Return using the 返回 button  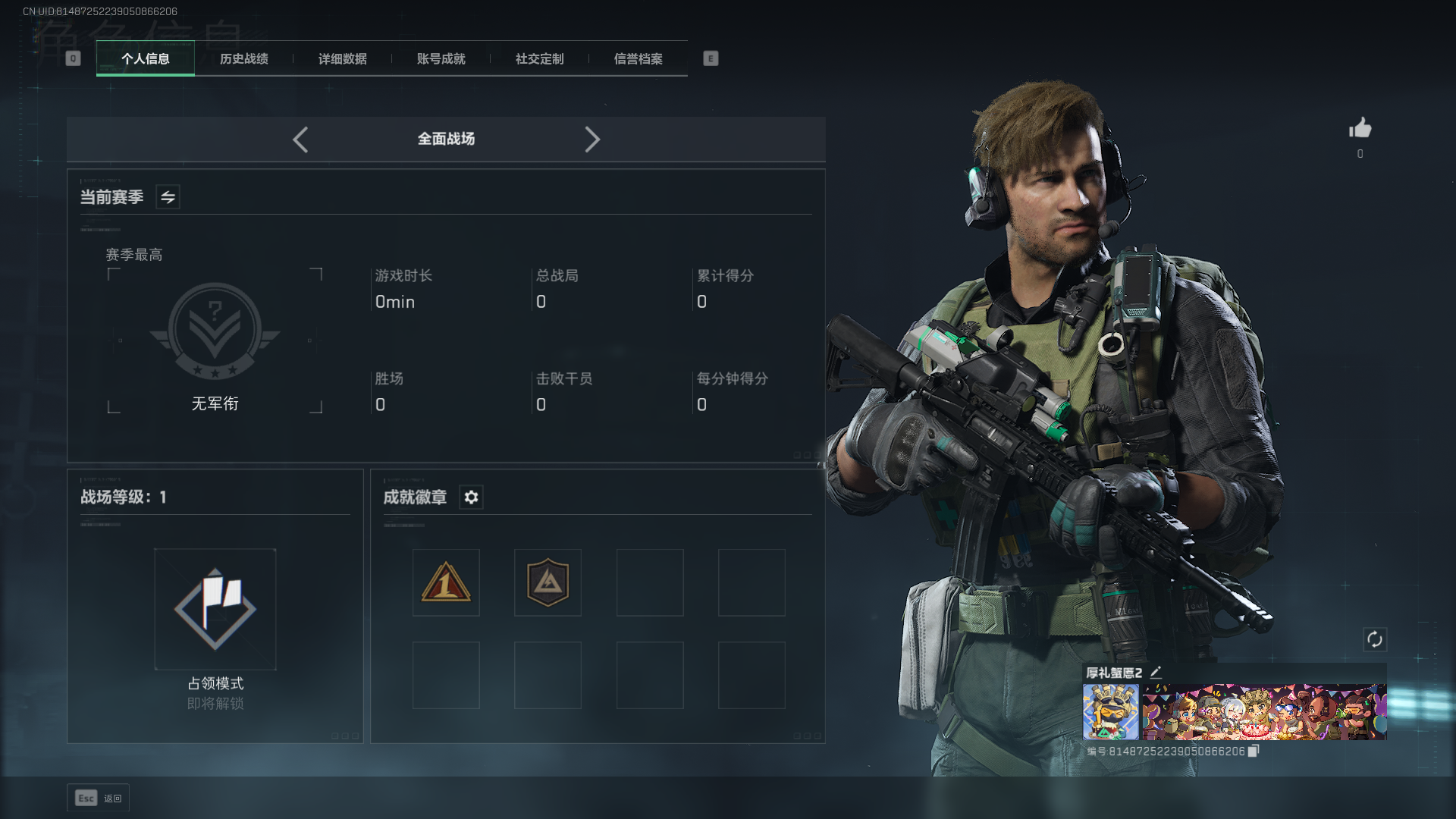(99, 798)
